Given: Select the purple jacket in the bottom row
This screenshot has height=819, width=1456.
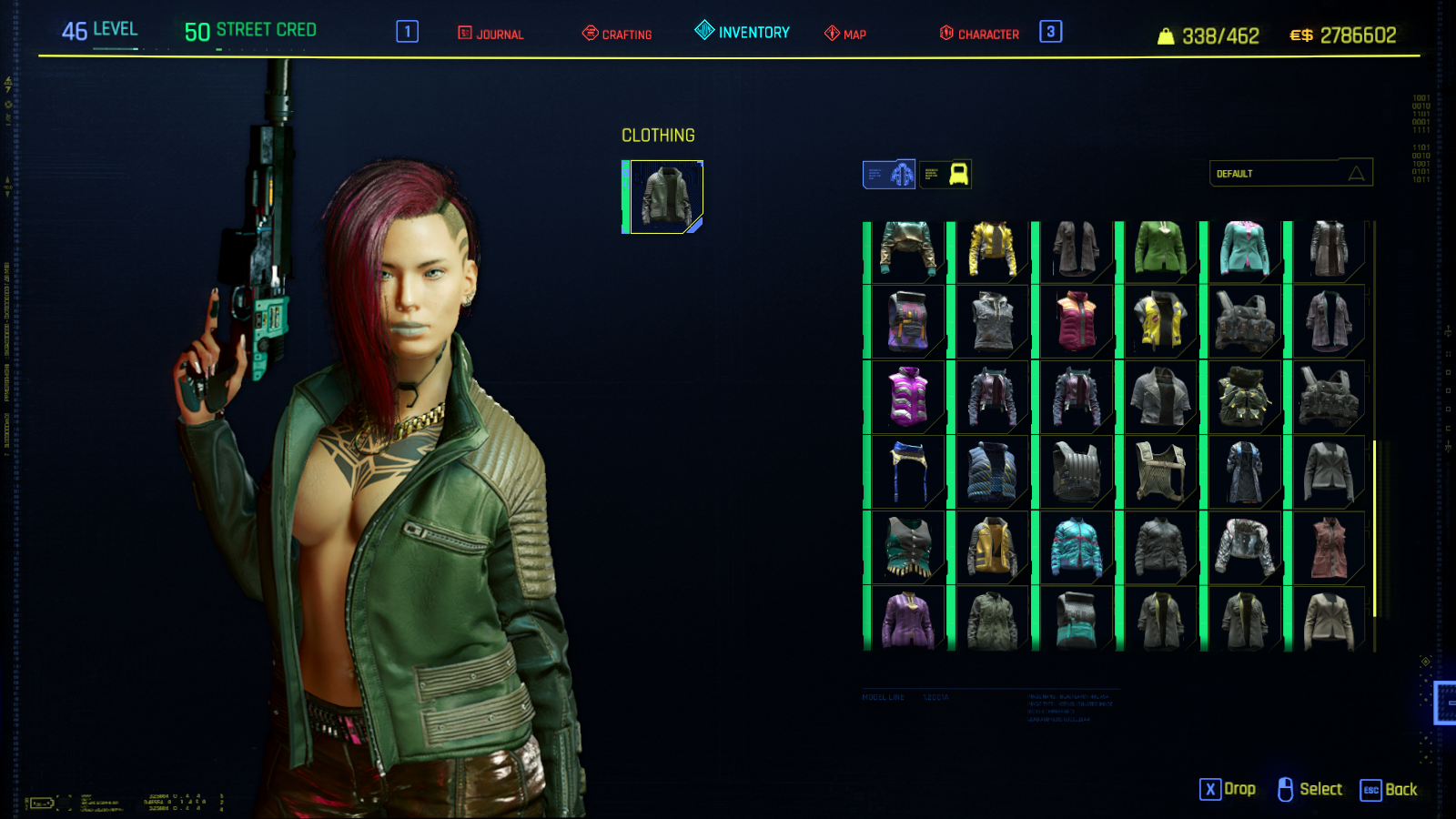Looking at the screenshot, I should (907, 620).
